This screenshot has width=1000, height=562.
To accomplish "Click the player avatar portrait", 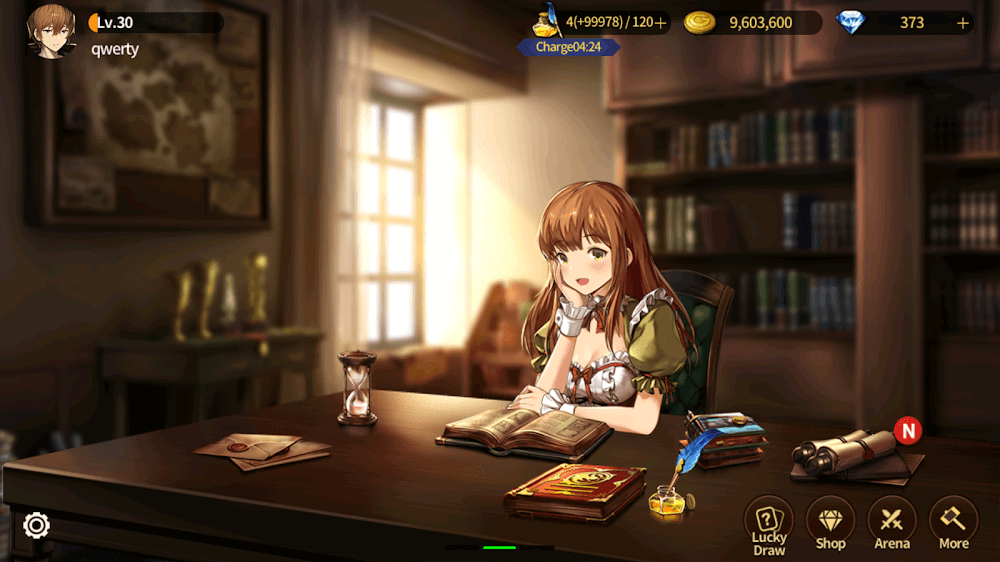I will [51, 30].
